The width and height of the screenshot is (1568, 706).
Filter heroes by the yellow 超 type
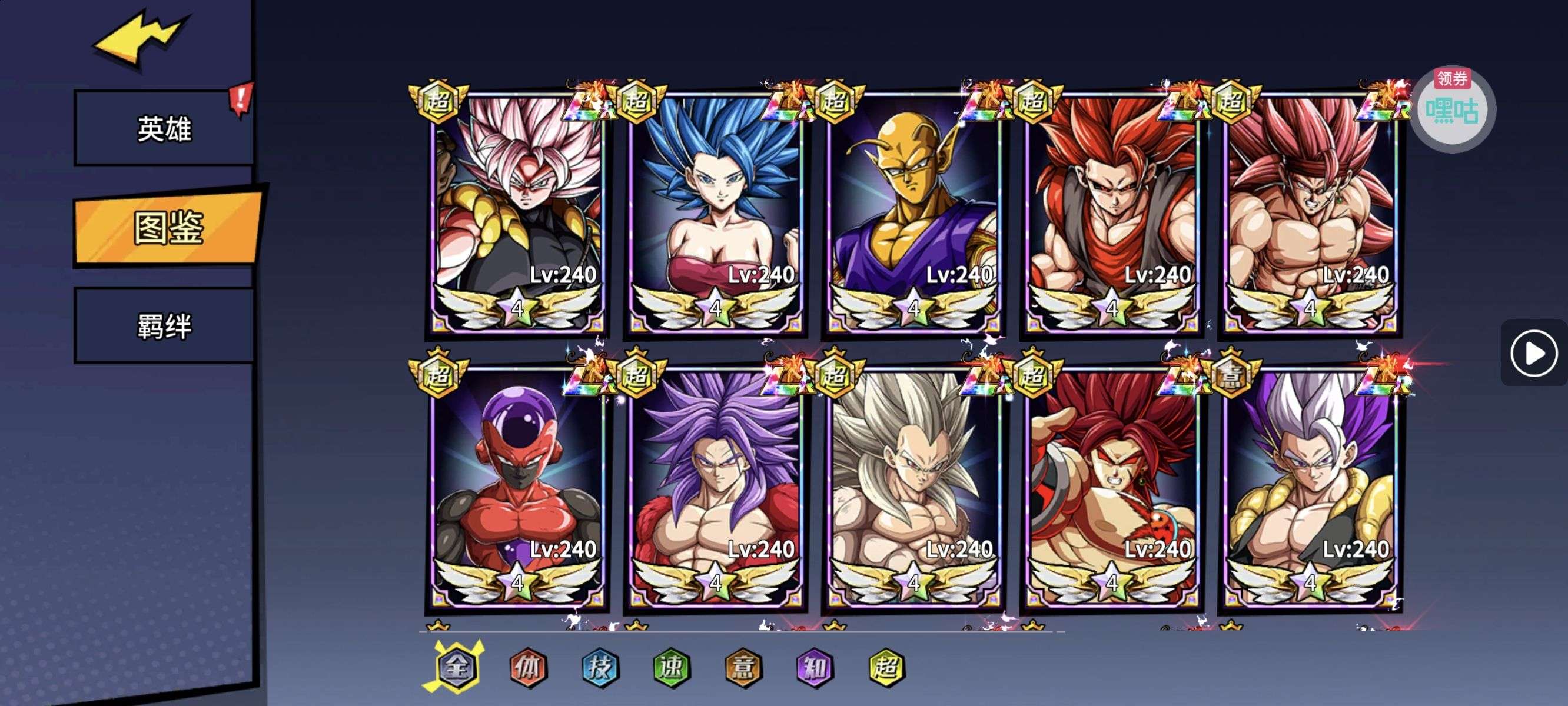[x=886, y=668]
